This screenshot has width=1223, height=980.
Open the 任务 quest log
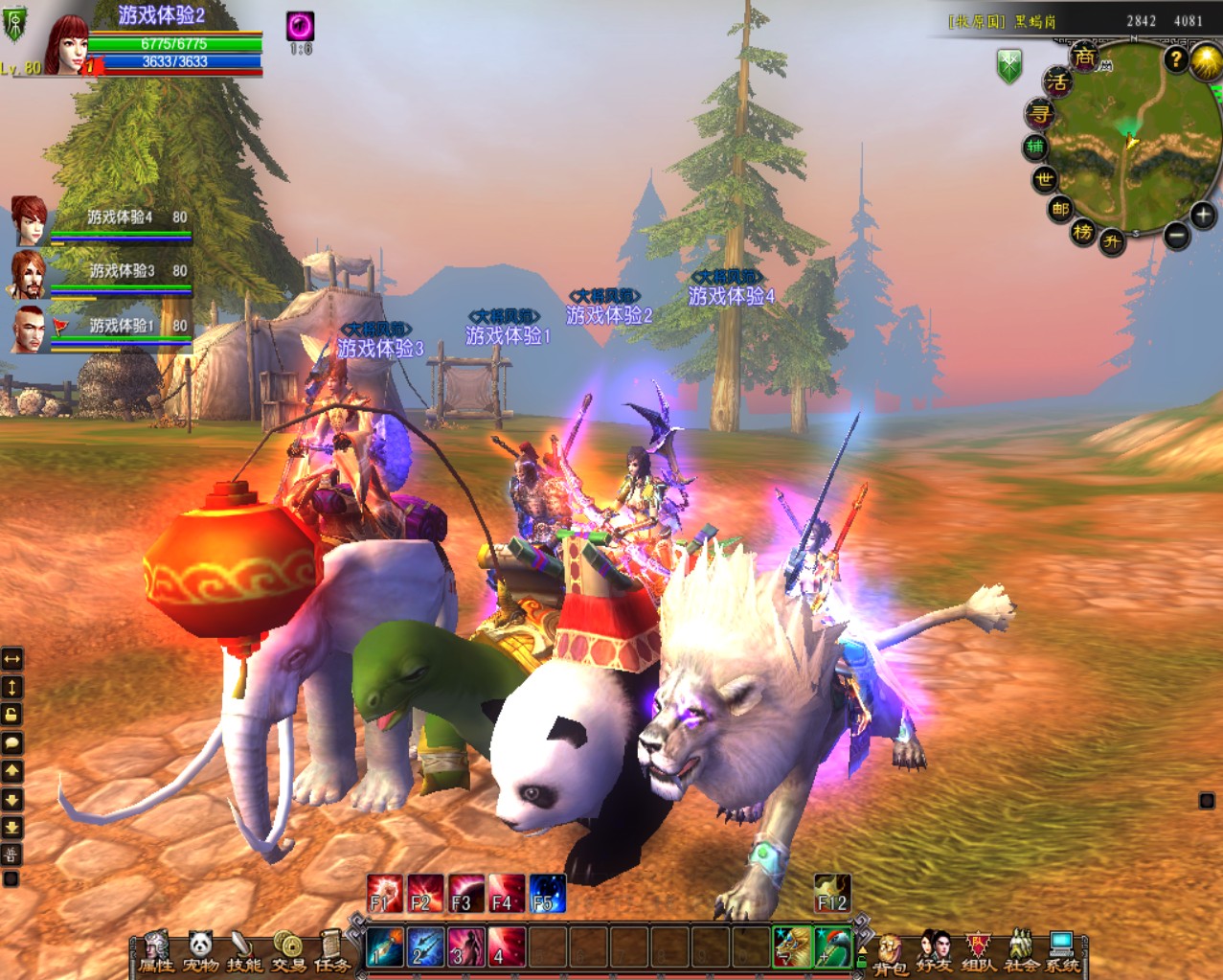[331, 951]
